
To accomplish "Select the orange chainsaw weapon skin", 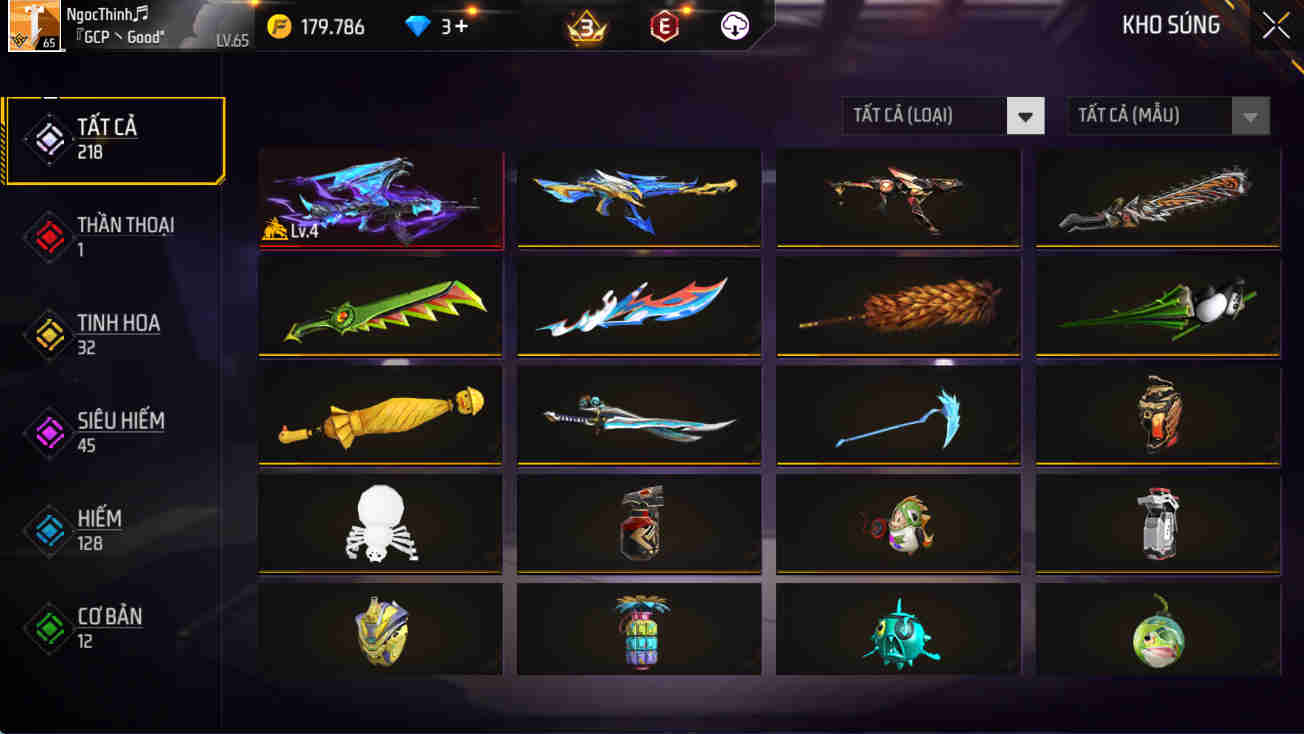I will coord(1157,196).
